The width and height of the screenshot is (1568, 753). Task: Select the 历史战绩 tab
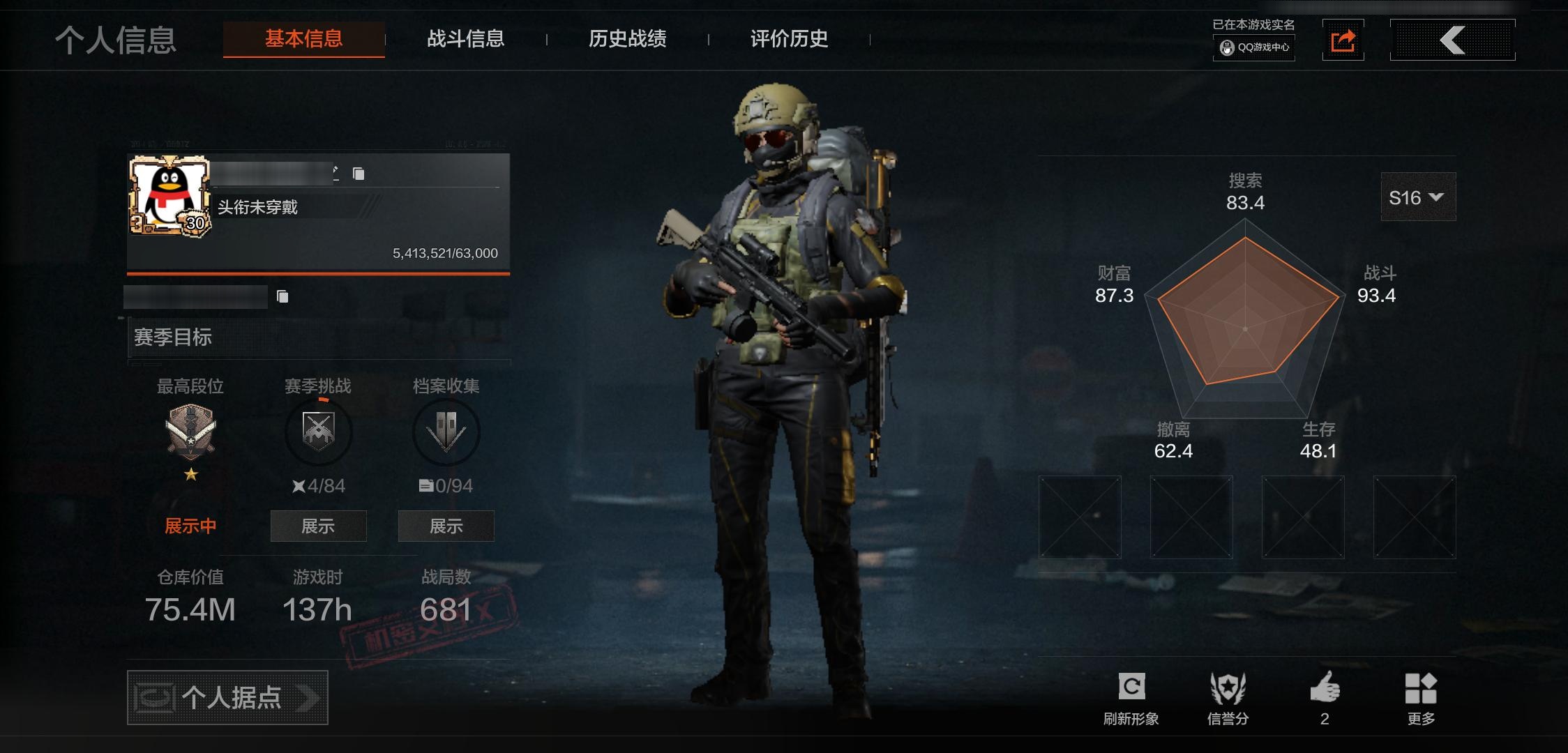627,39
